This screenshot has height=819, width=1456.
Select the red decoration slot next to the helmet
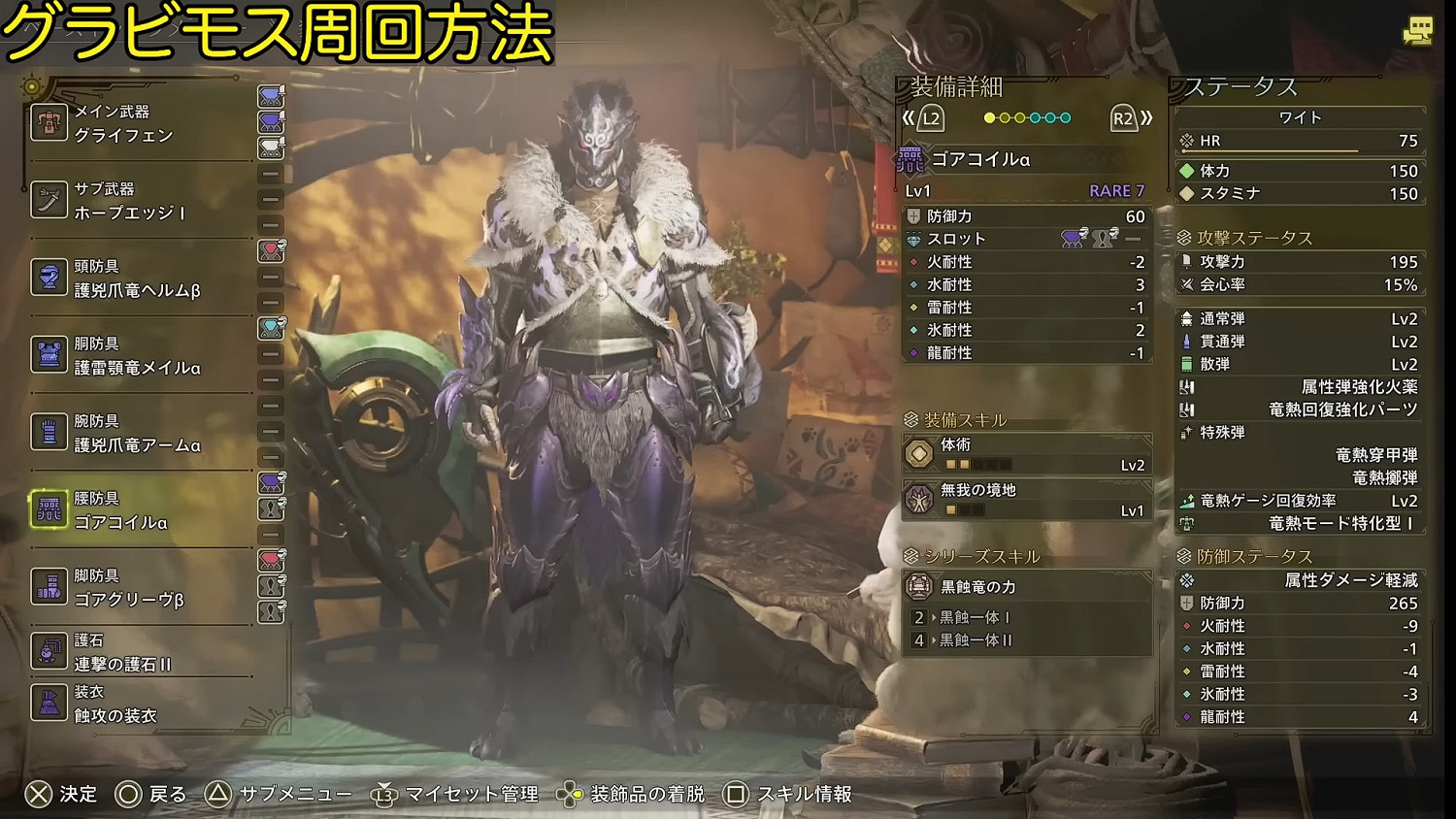[x=270, y=249]
